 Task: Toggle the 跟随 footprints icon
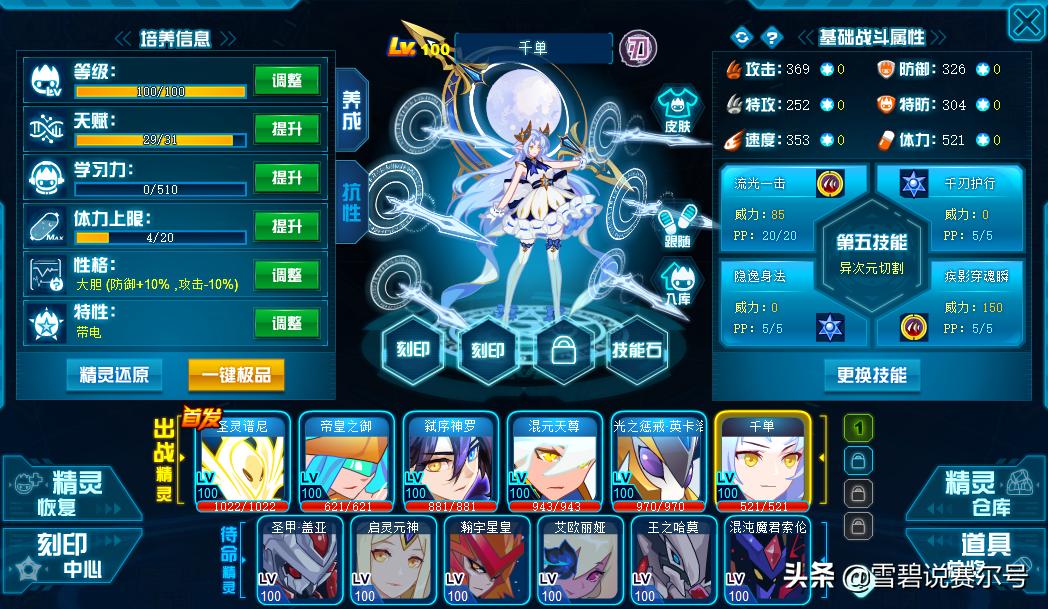point(678,226)
